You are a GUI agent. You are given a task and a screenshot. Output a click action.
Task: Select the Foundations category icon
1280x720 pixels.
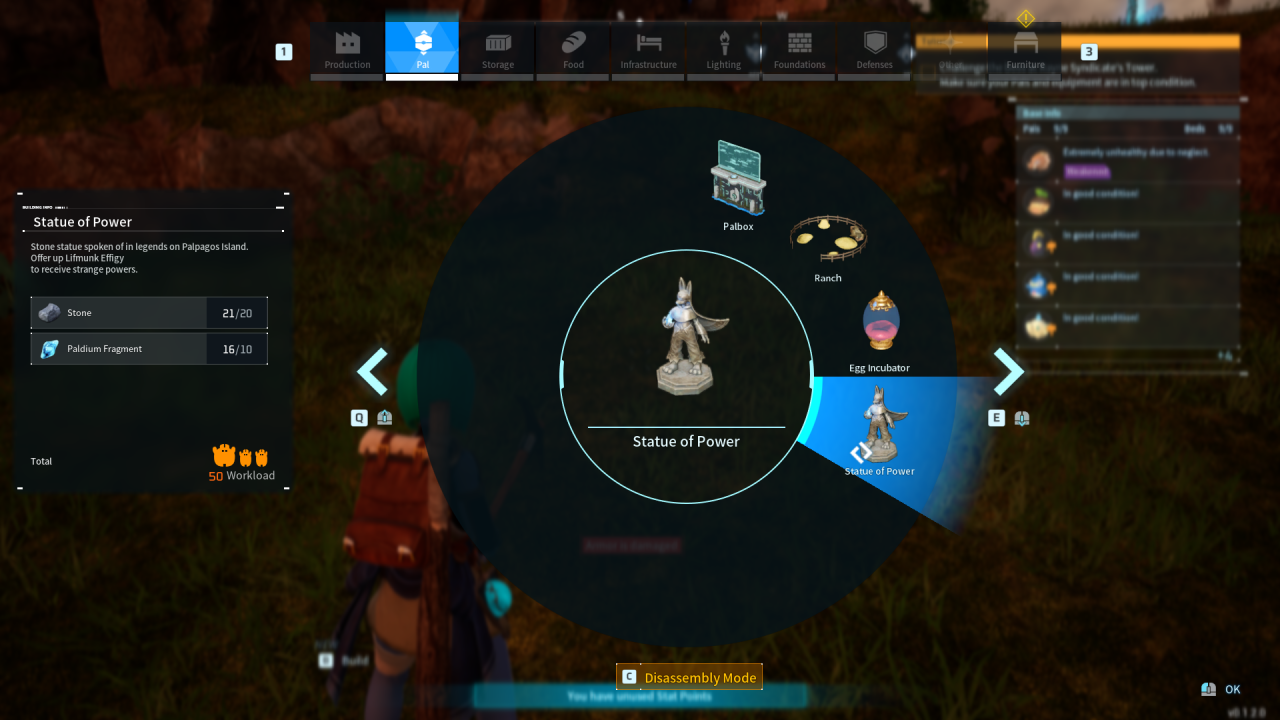[799, 50]
